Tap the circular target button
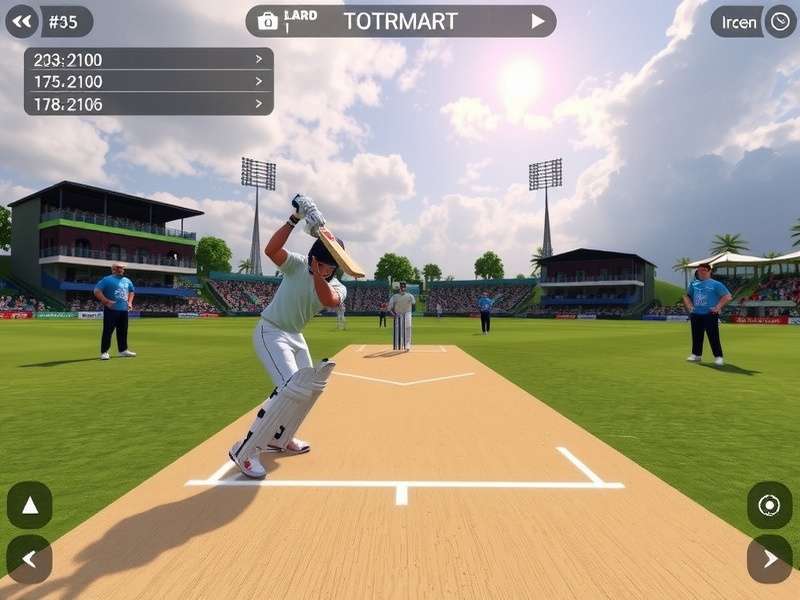The height and width of the screenshot is (600, 800). tap(769, 505)
